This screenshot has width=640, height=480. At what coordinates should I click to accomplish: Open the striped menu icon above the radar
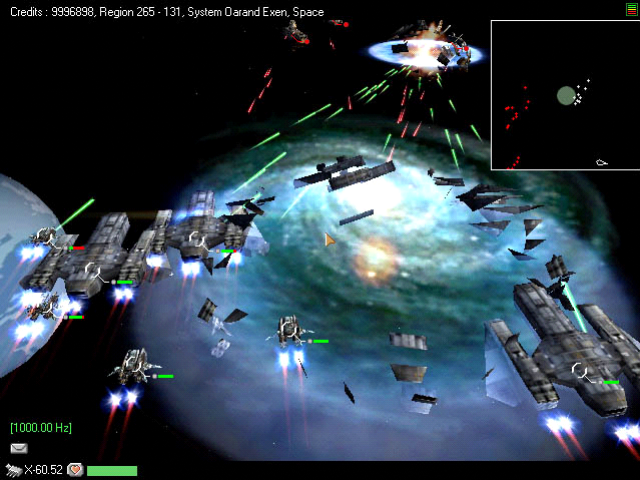631,8
